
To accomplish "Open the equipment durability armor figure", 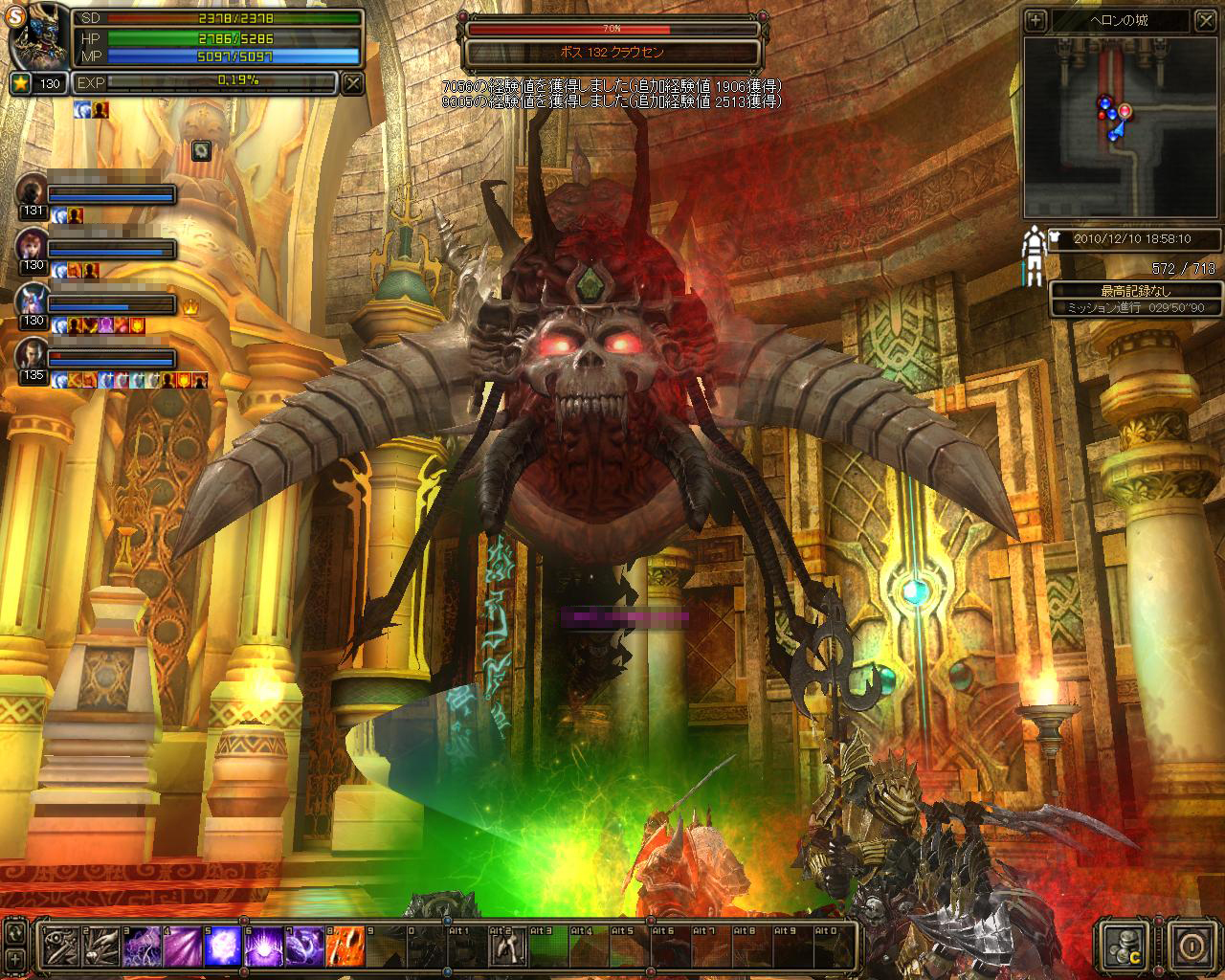I will coord(1034,256).
